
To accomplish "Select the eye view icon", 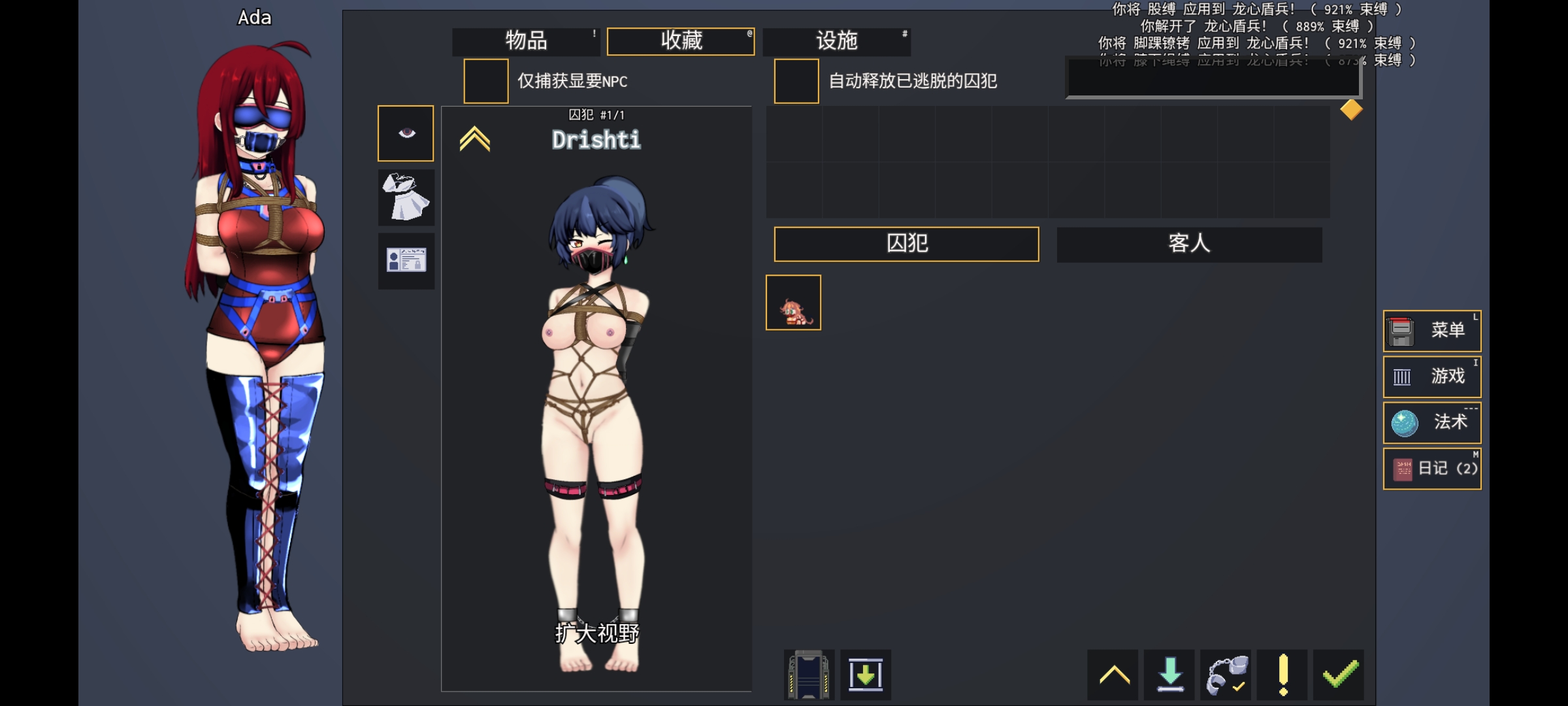I will pos(406,133).
